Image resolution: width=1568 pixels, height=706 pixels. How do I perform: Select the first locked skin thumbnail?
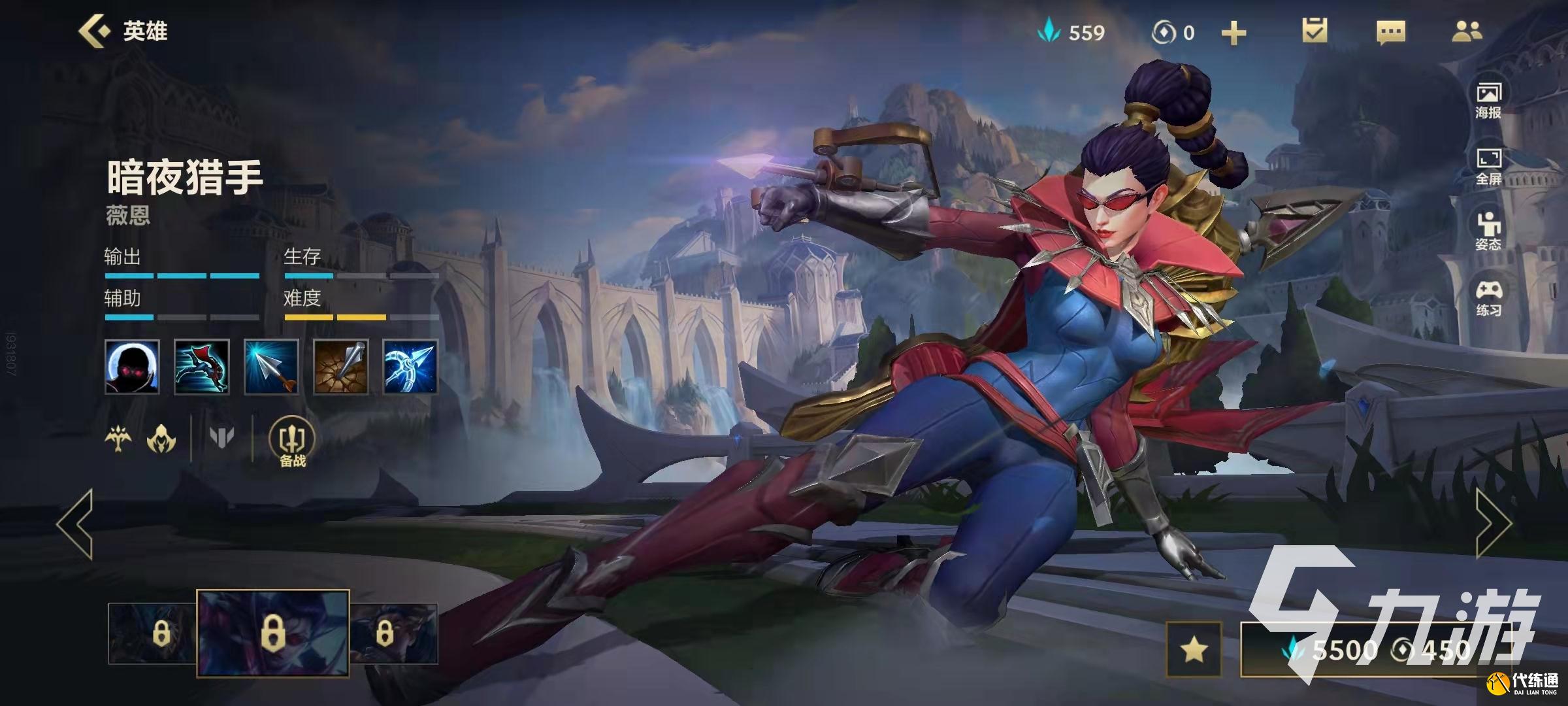click(152, 633)
